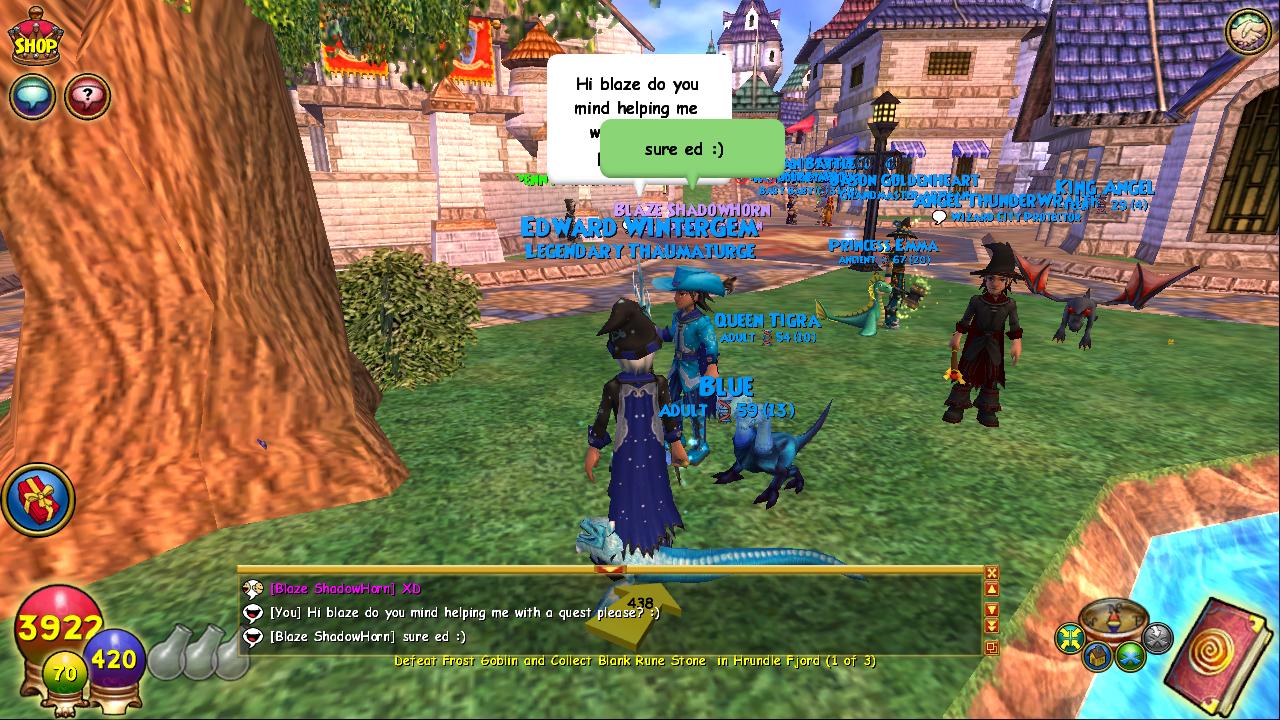Click the Frost Goblin quest objective text
The height and width of the screenshot is (720, 1280).
click(x=635, y=661)
